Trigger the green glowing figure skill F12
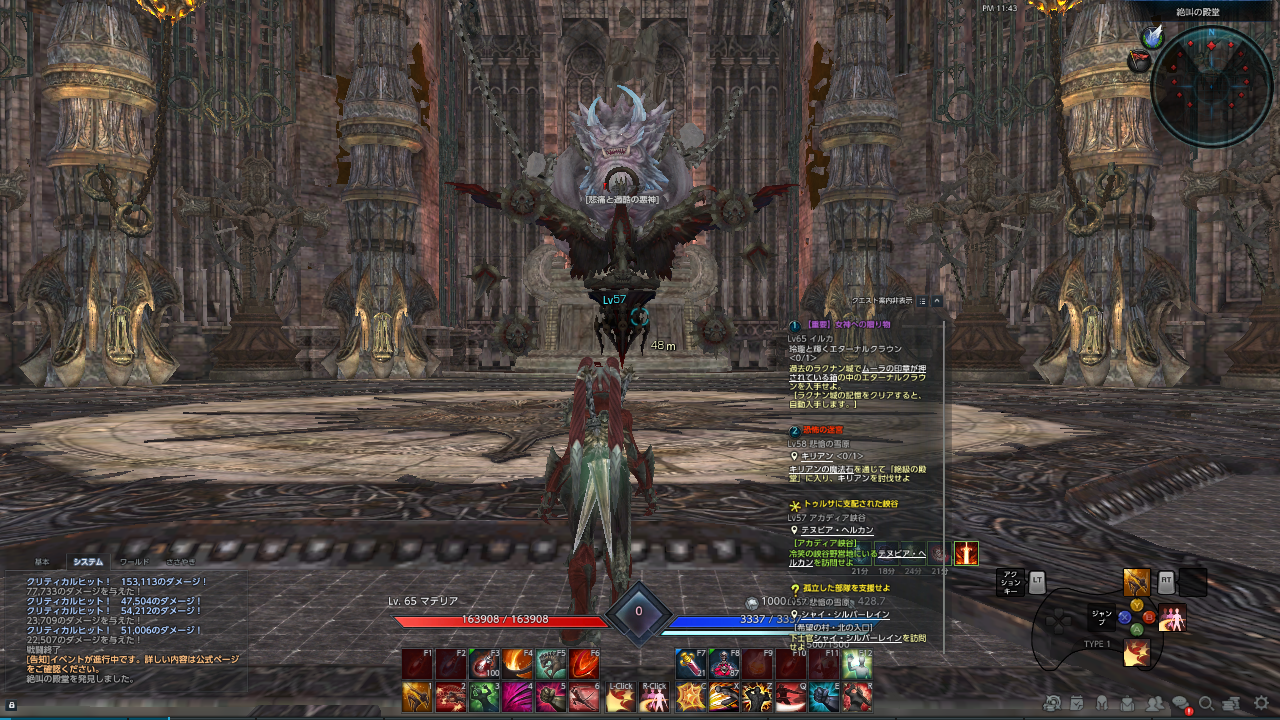The height and width of the screenshot is (720, 1280). click(x=857, y=665)
